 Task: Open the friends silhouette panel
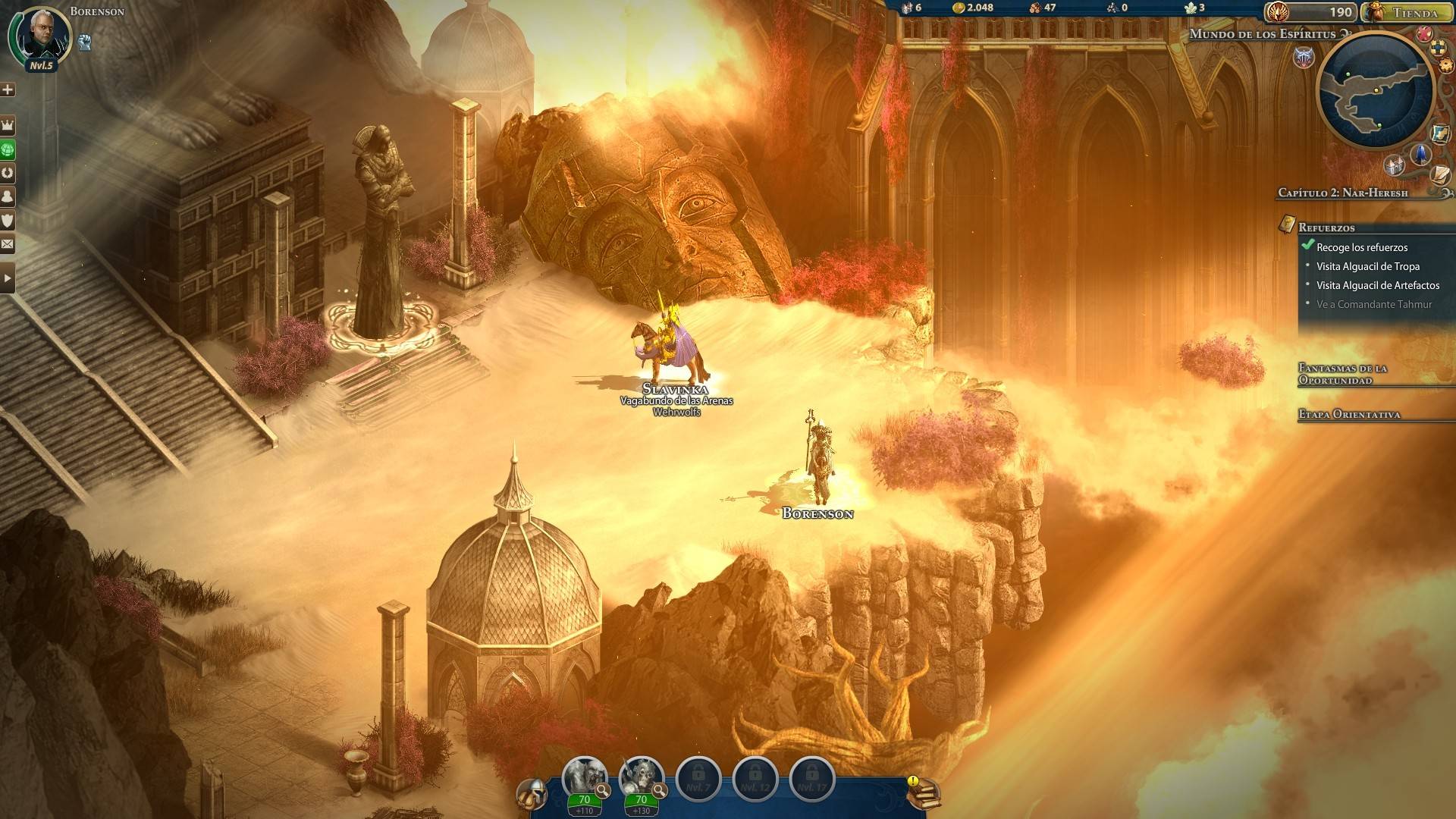click(x=8, y=196)
